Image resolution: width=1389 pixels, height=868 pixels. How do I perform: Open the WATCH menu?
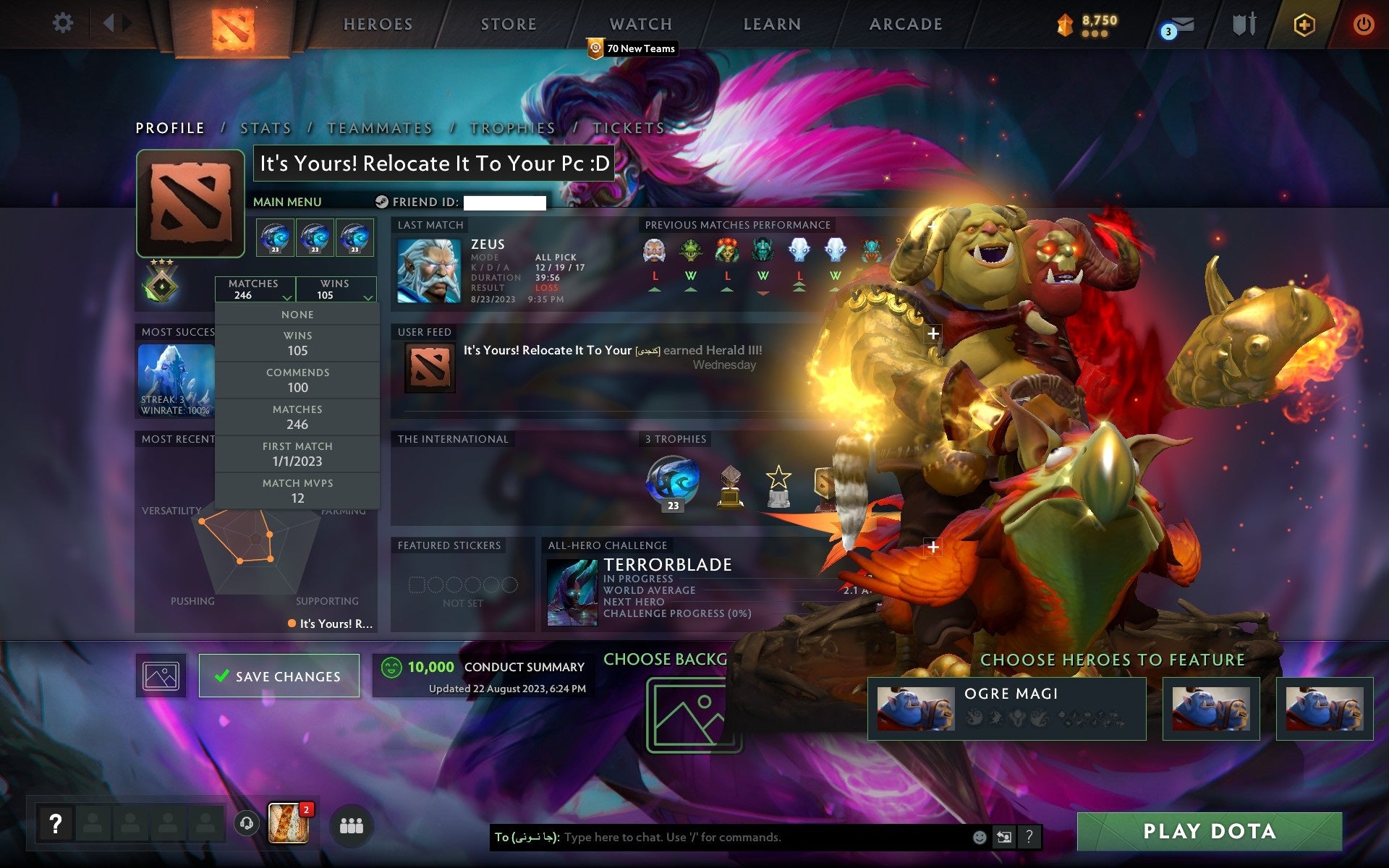(x=640, y=24)
